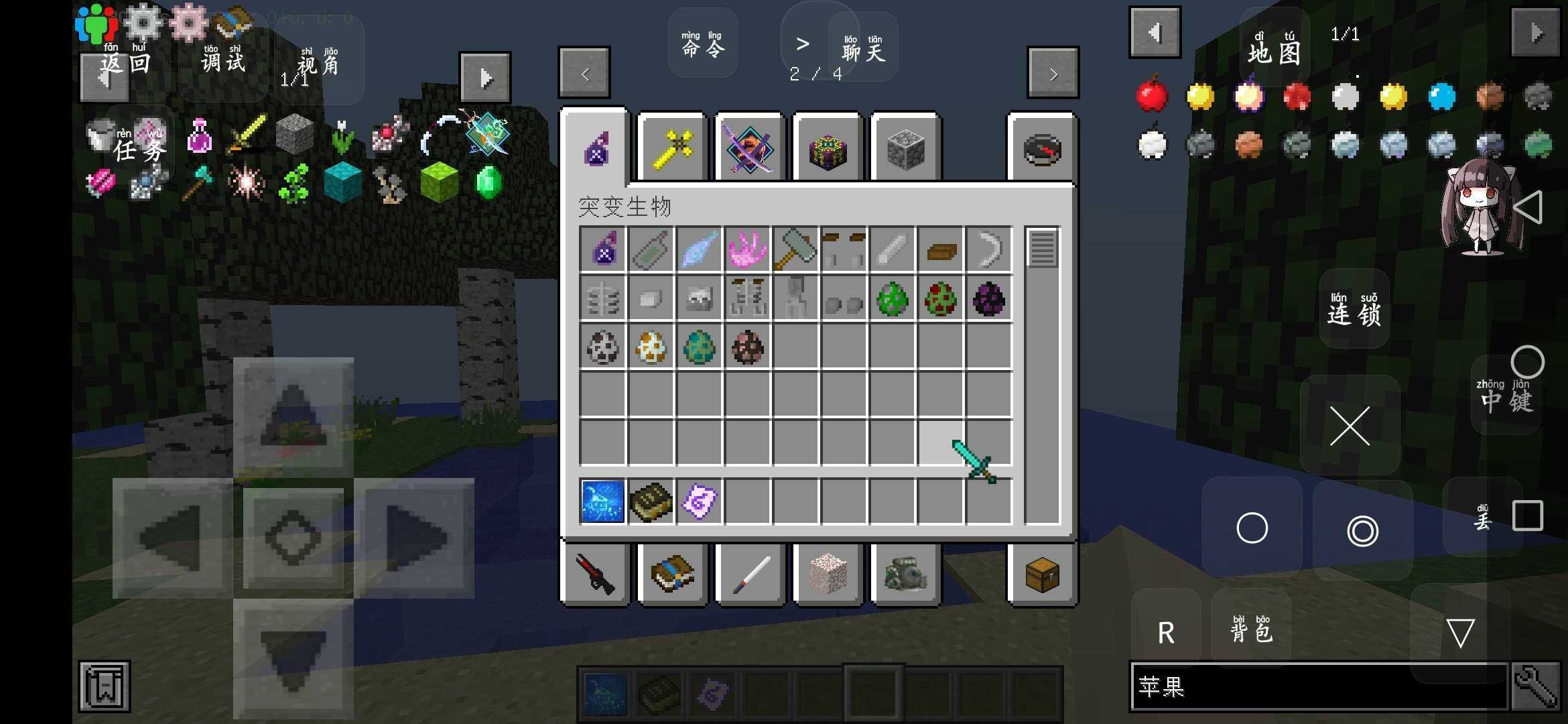Screen dimensions: 1568x724
Task: Open the 命令 command button
Action: (x=702, y=44)
